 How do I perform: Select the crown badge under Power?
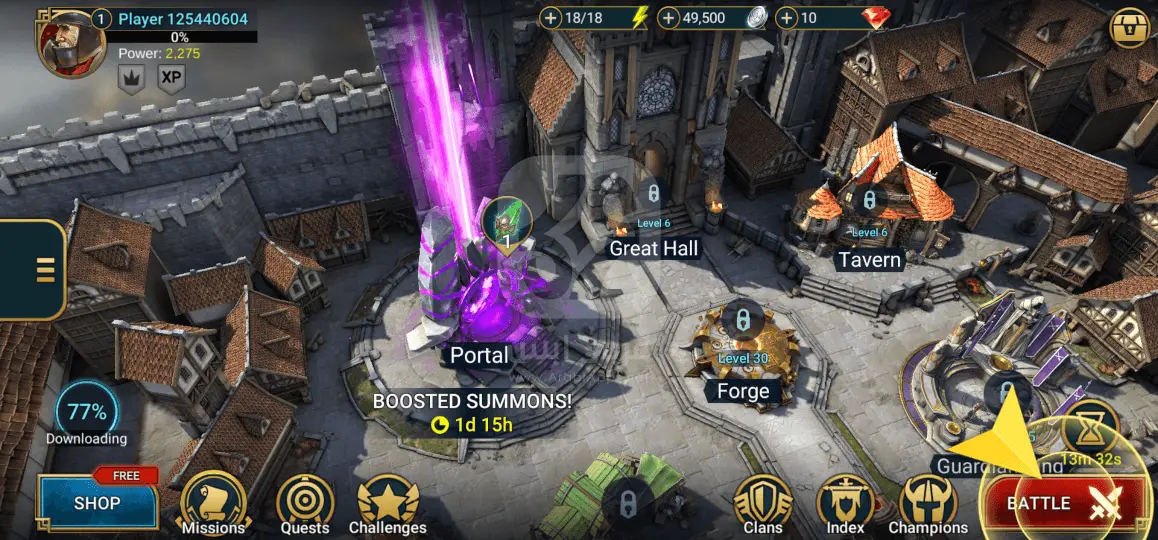coord(131,77)
